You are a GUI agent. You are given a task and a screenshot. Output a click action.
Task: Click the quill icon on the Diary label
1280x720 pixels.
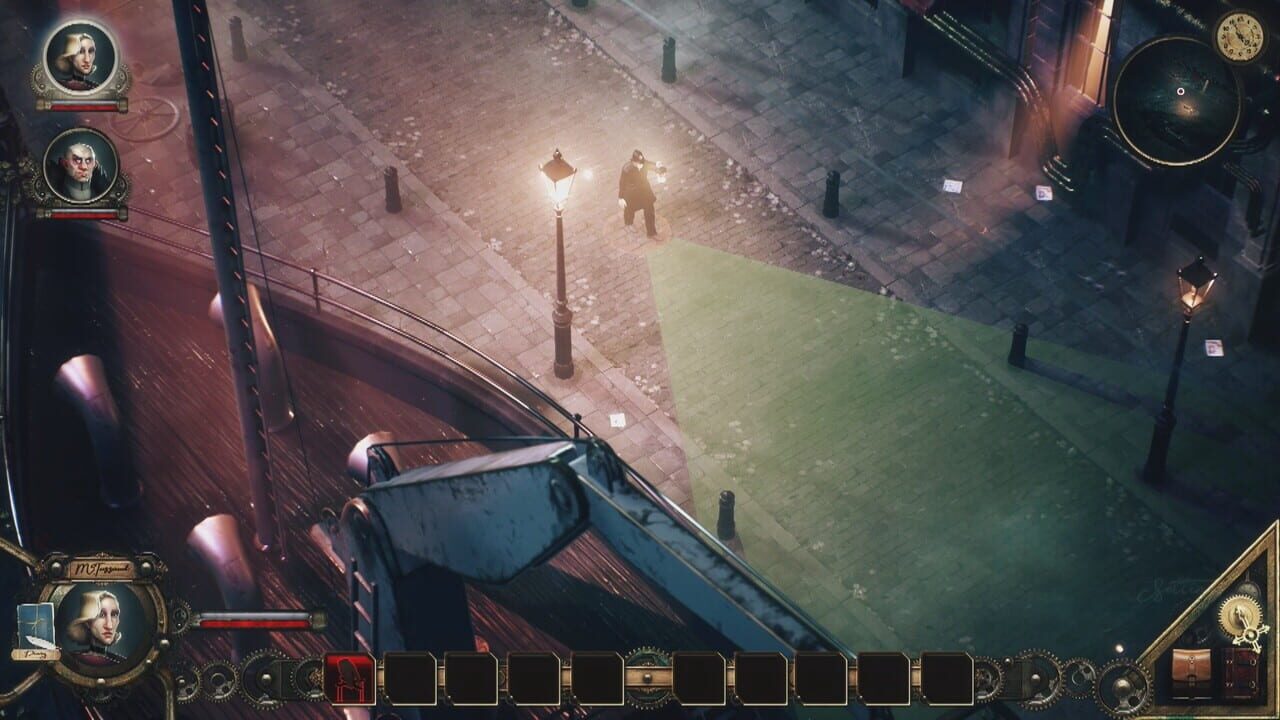43,642
